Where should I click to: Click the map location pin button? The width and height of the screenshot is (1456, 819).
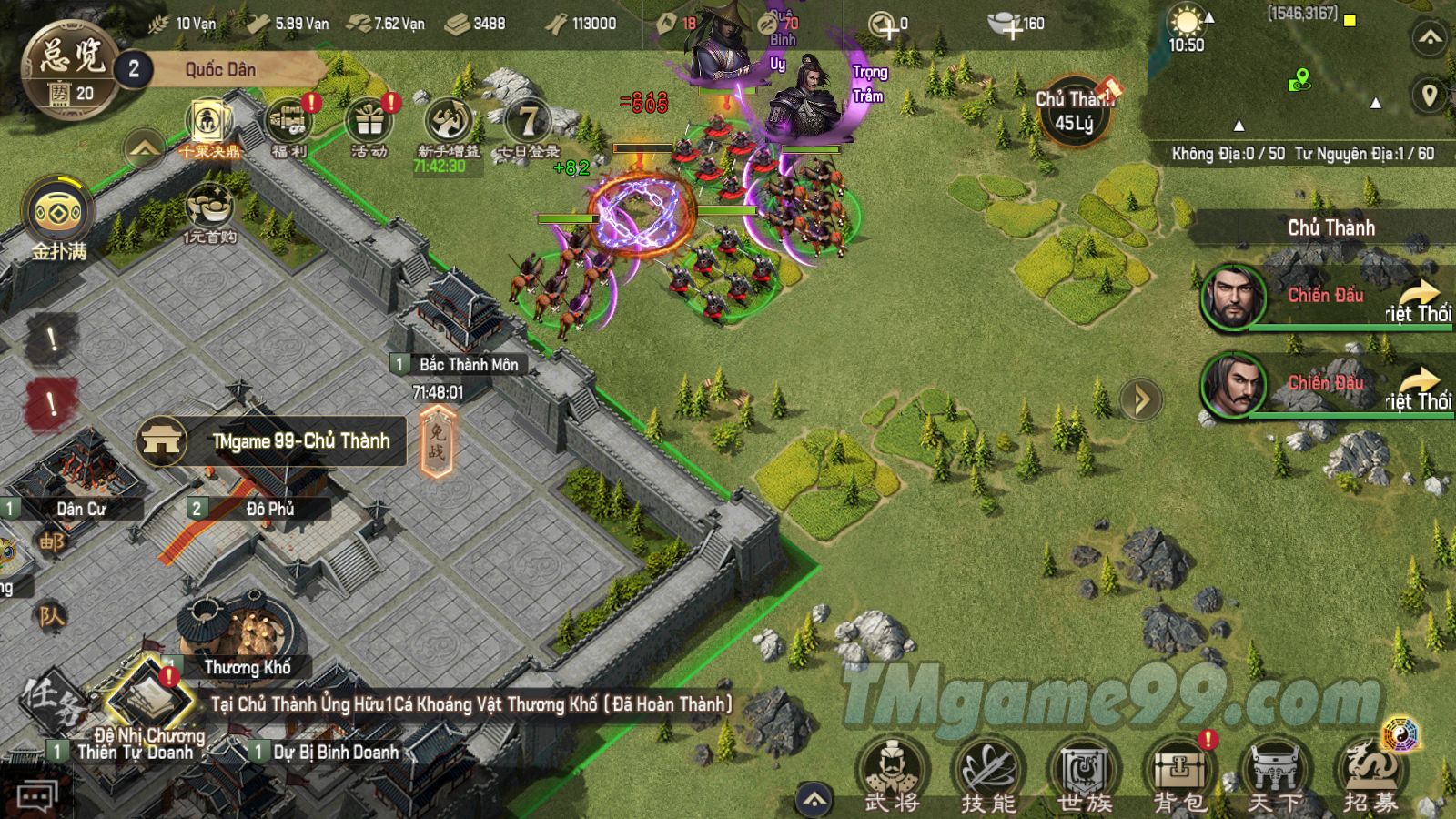click(x=1430, y=95)
